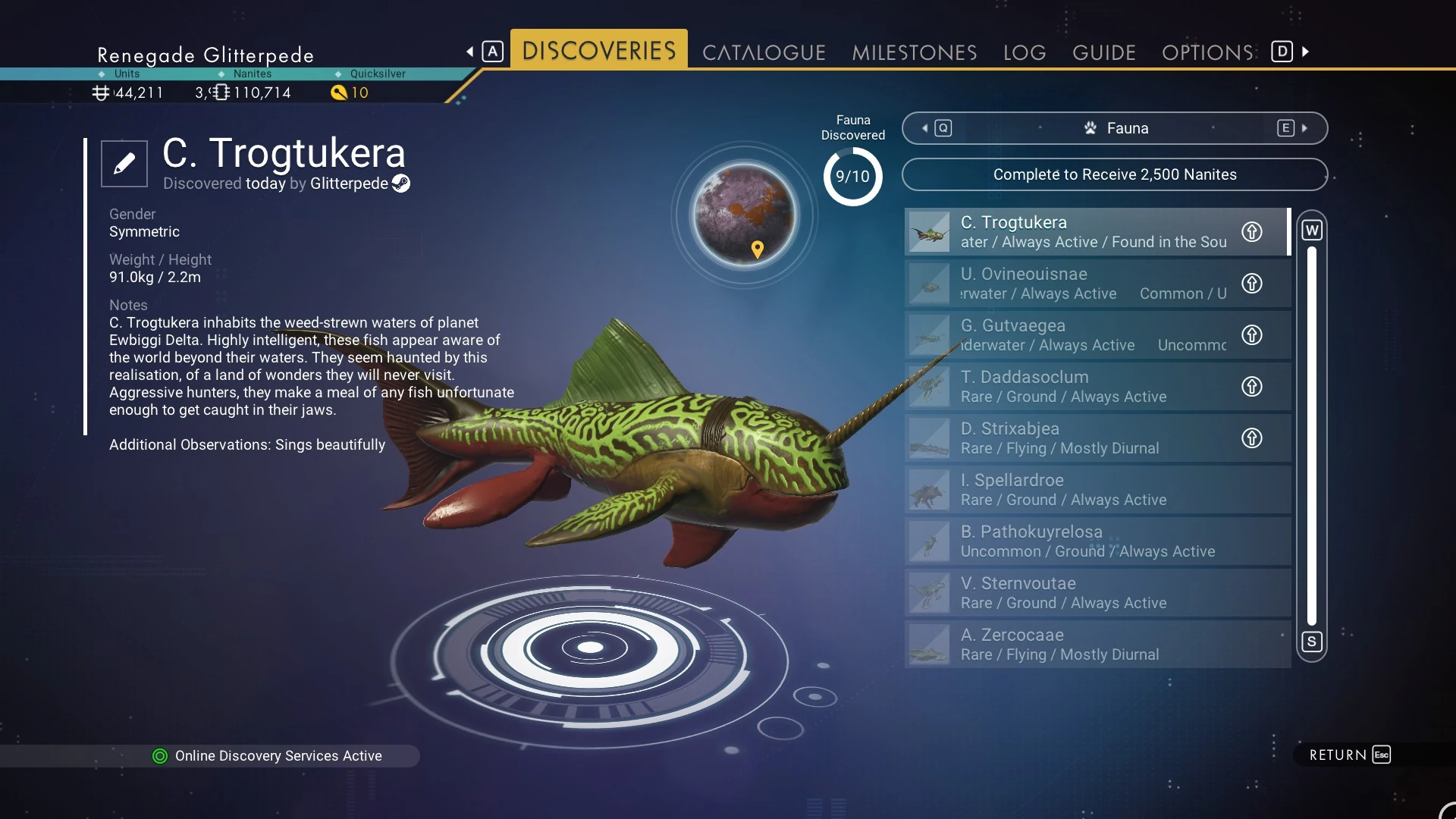This screenshot has height=819, width=1456.
Task: Claim the 2,500 Nanites completion reward bar
Action: [1114, 174]
